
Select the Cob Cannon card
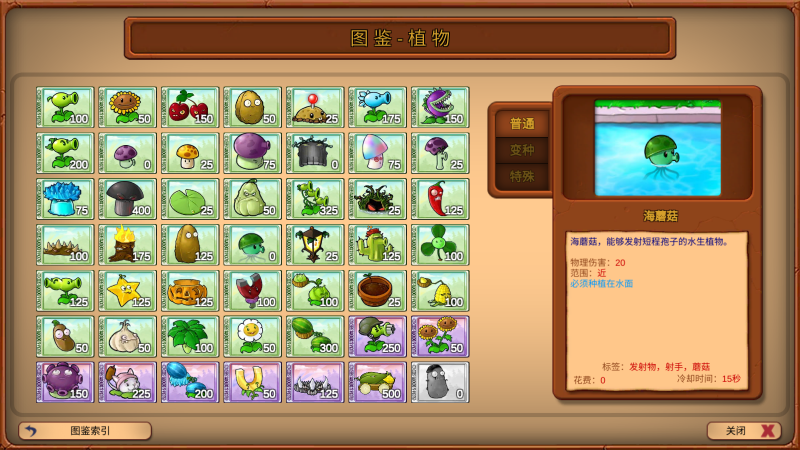pyautogui.click(x=377, y=382)
